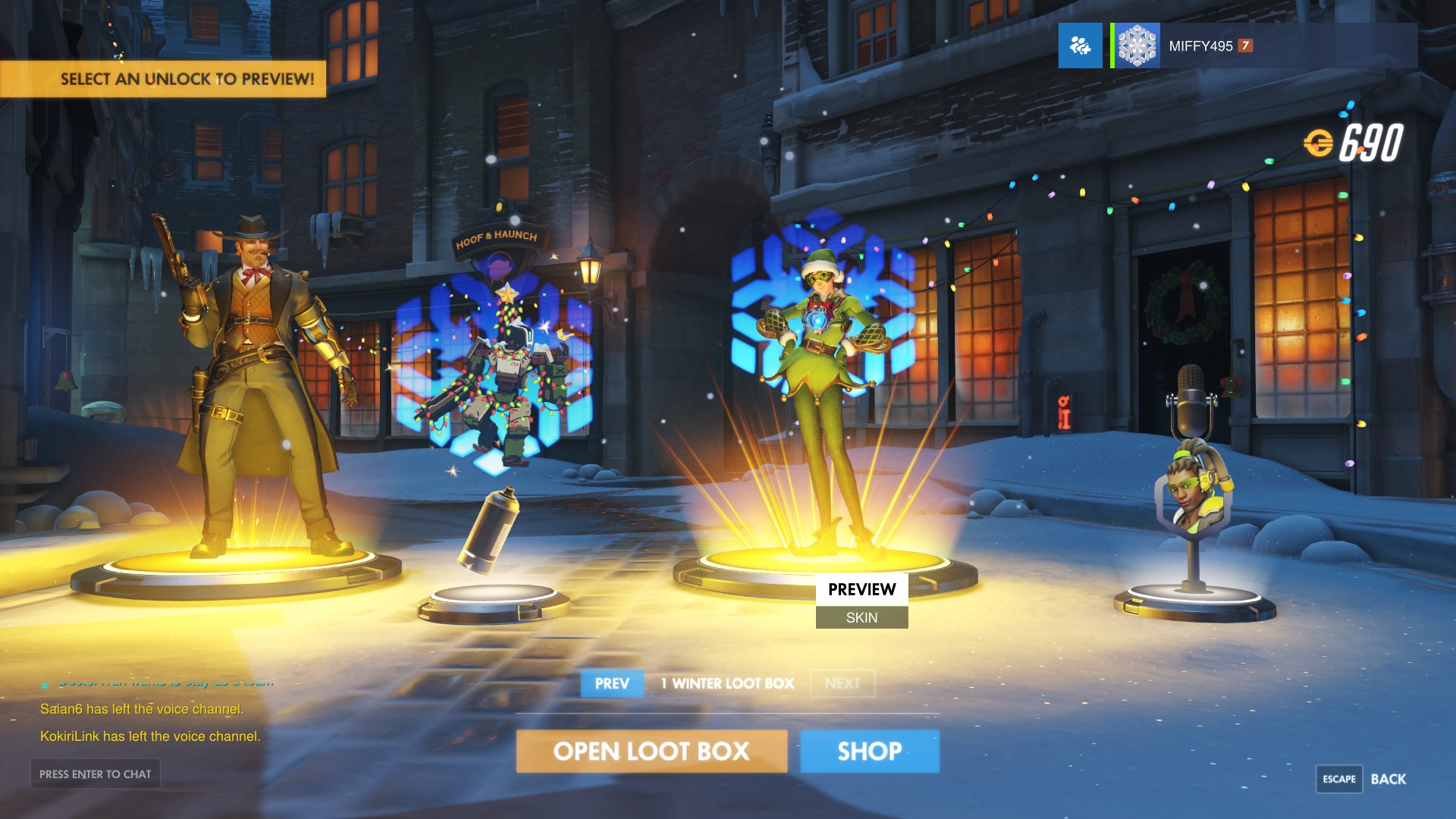This screenshot has height=819, width=1456.
Task: Go to the Shop
Action: pos(869,752)
